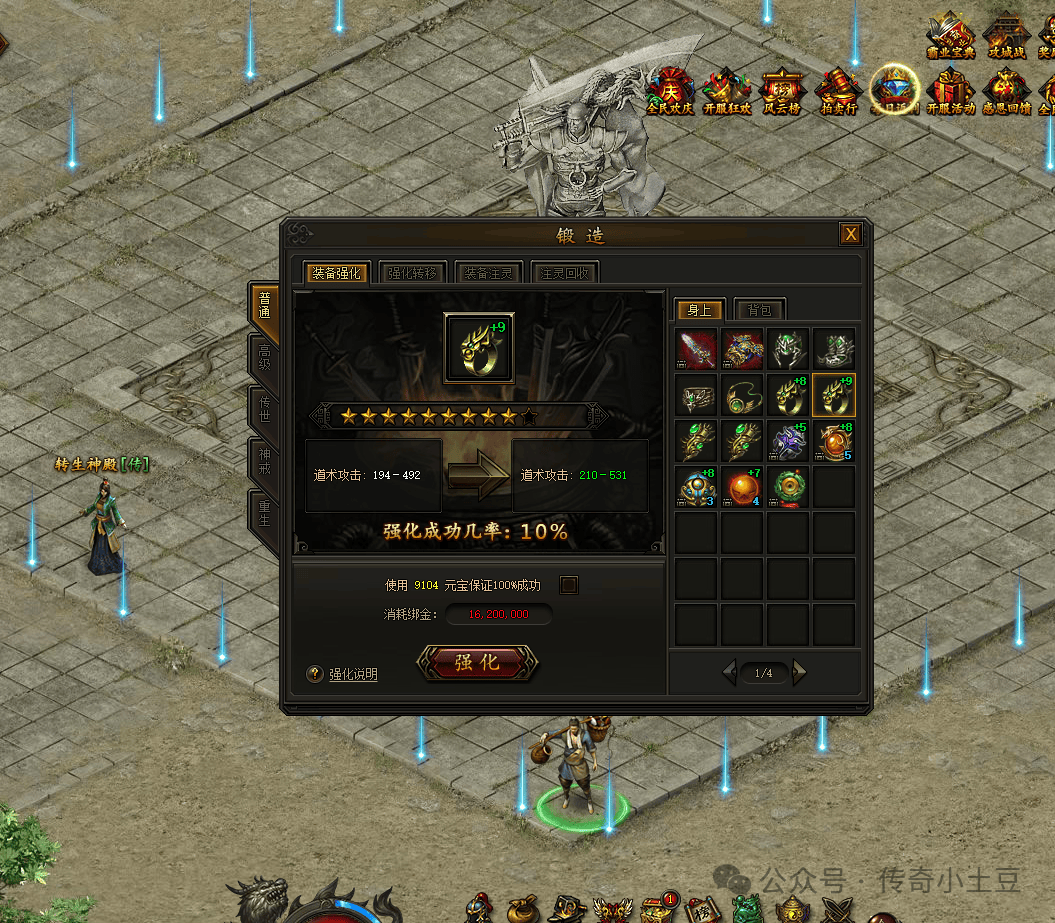
Task: Open the 拍卖行 auction house icon
Action: coord(837,90)
